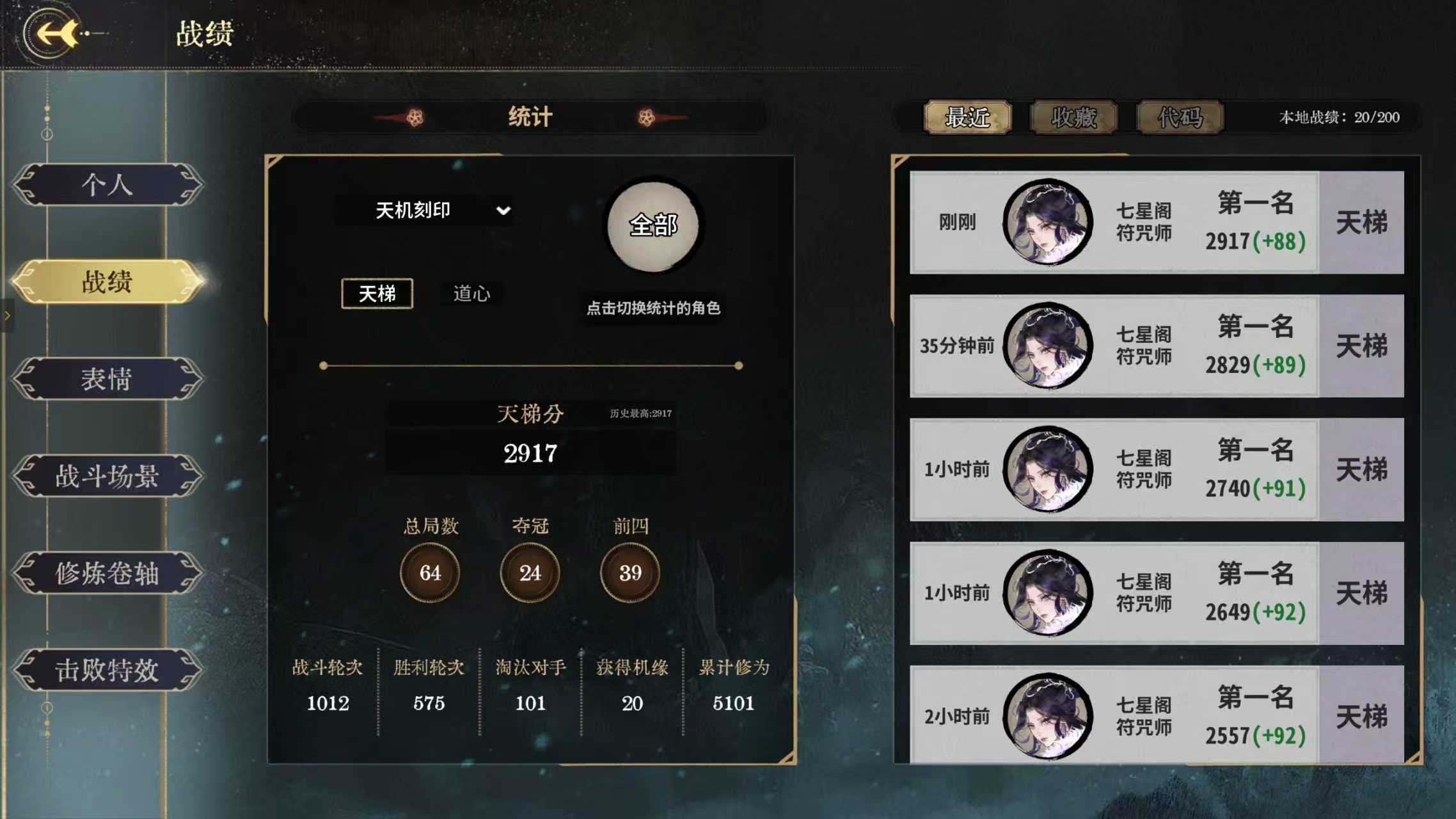This screenshot has width=1456, height=819.
Task: Switch to 道心 stat mode
Action: click(472, 292)
